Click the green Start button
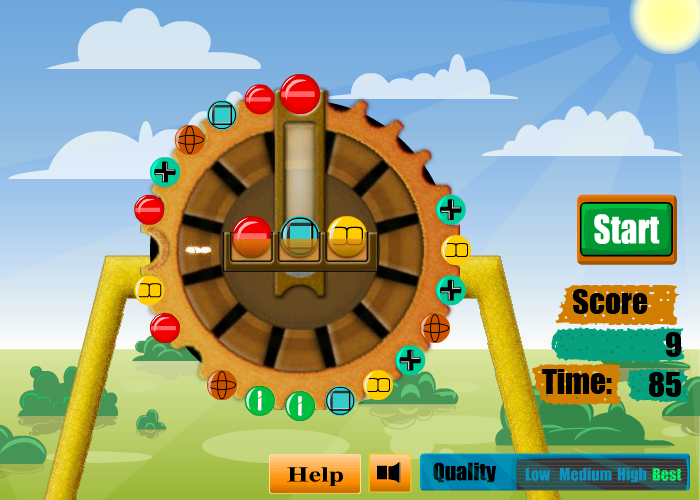 click(x=627, y=229)
